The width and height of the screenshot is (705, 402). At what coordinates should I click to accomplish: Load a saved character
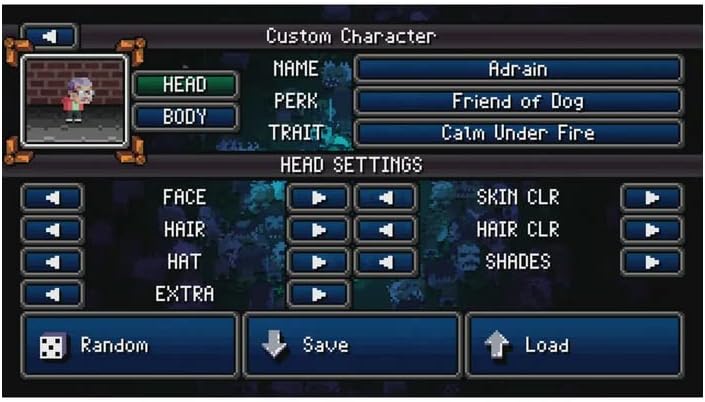tap(574, 345)
